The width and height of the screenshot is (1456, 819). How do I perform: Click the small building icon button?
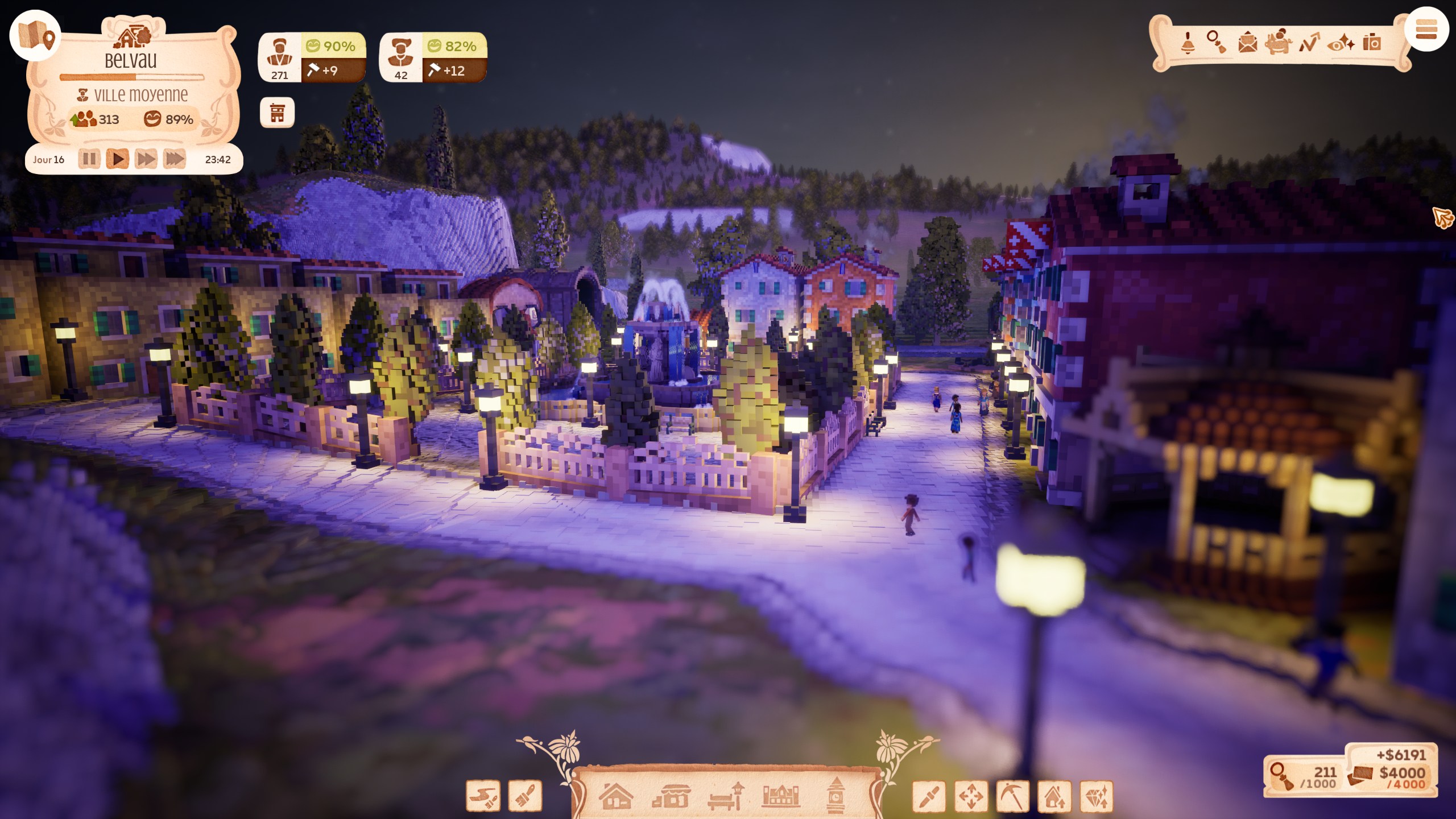(277, 113)
